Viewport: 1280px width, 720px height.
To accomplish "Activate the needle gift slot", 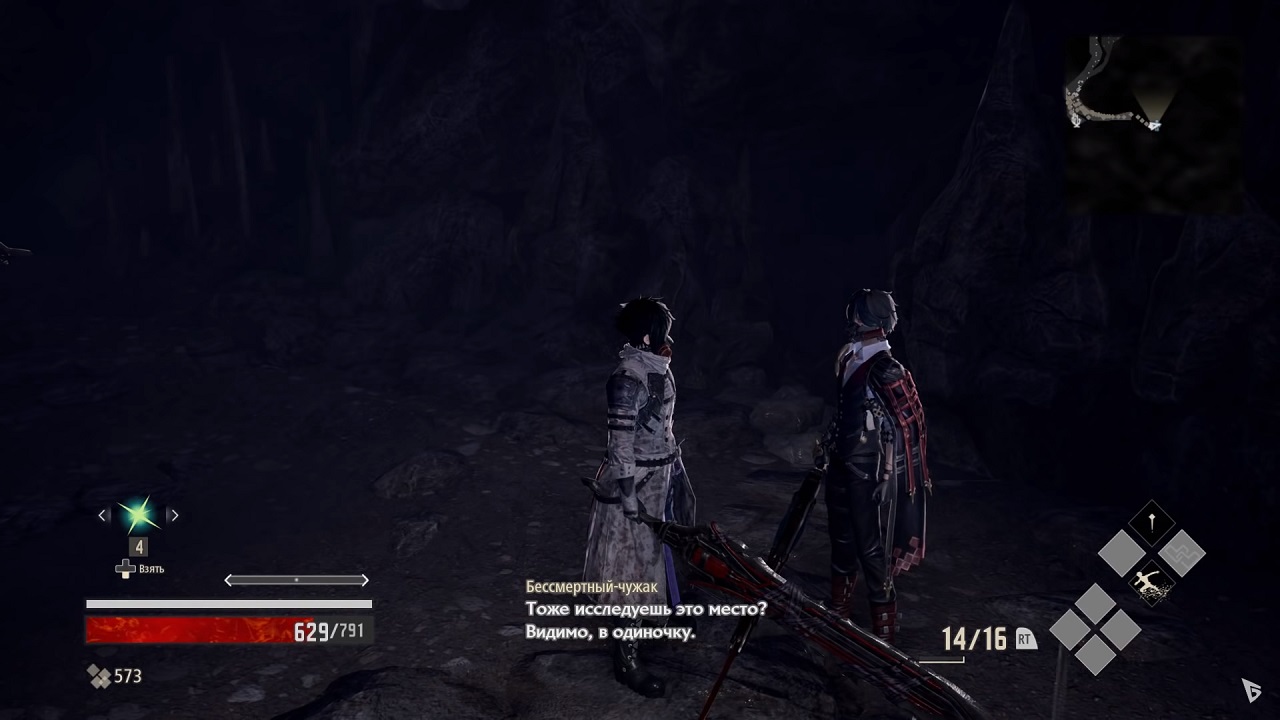I will 1151,522.
